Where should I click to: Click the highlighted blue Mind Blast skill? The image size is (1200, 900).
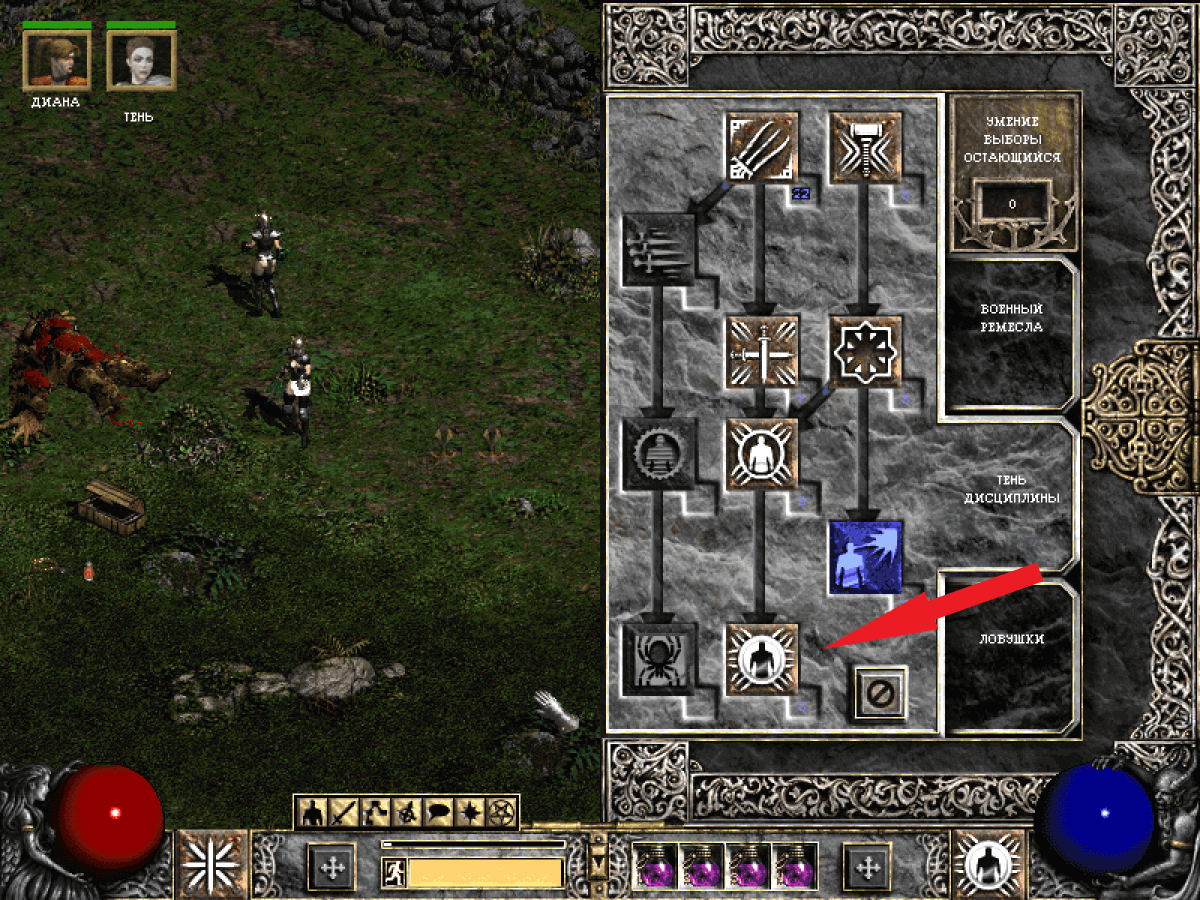coord(866,556)
